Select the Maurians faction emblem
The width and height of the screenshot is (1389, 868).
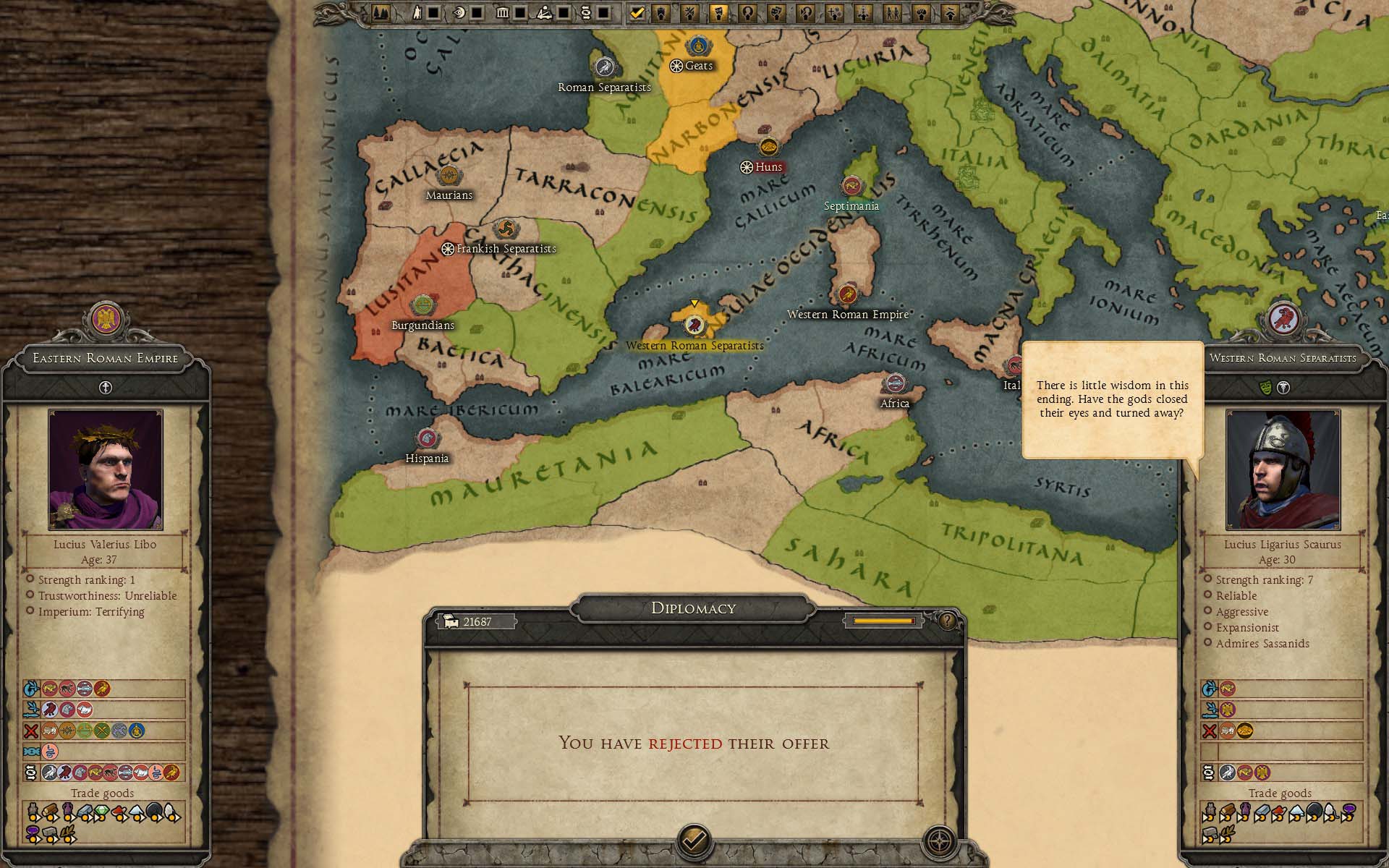coord(449,175)
